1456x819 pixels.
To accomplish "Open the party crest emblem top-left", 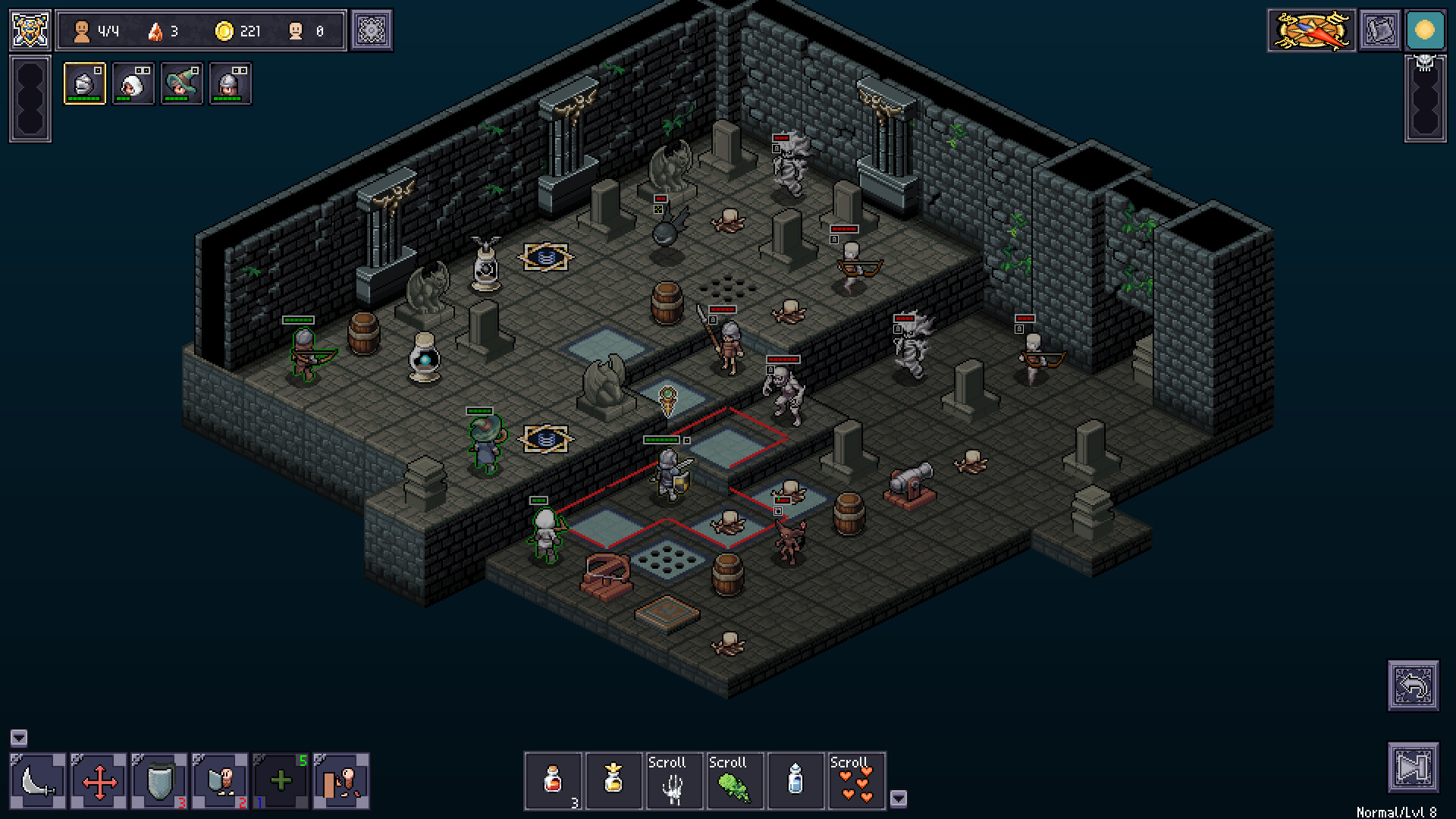I will click(29, 29).
